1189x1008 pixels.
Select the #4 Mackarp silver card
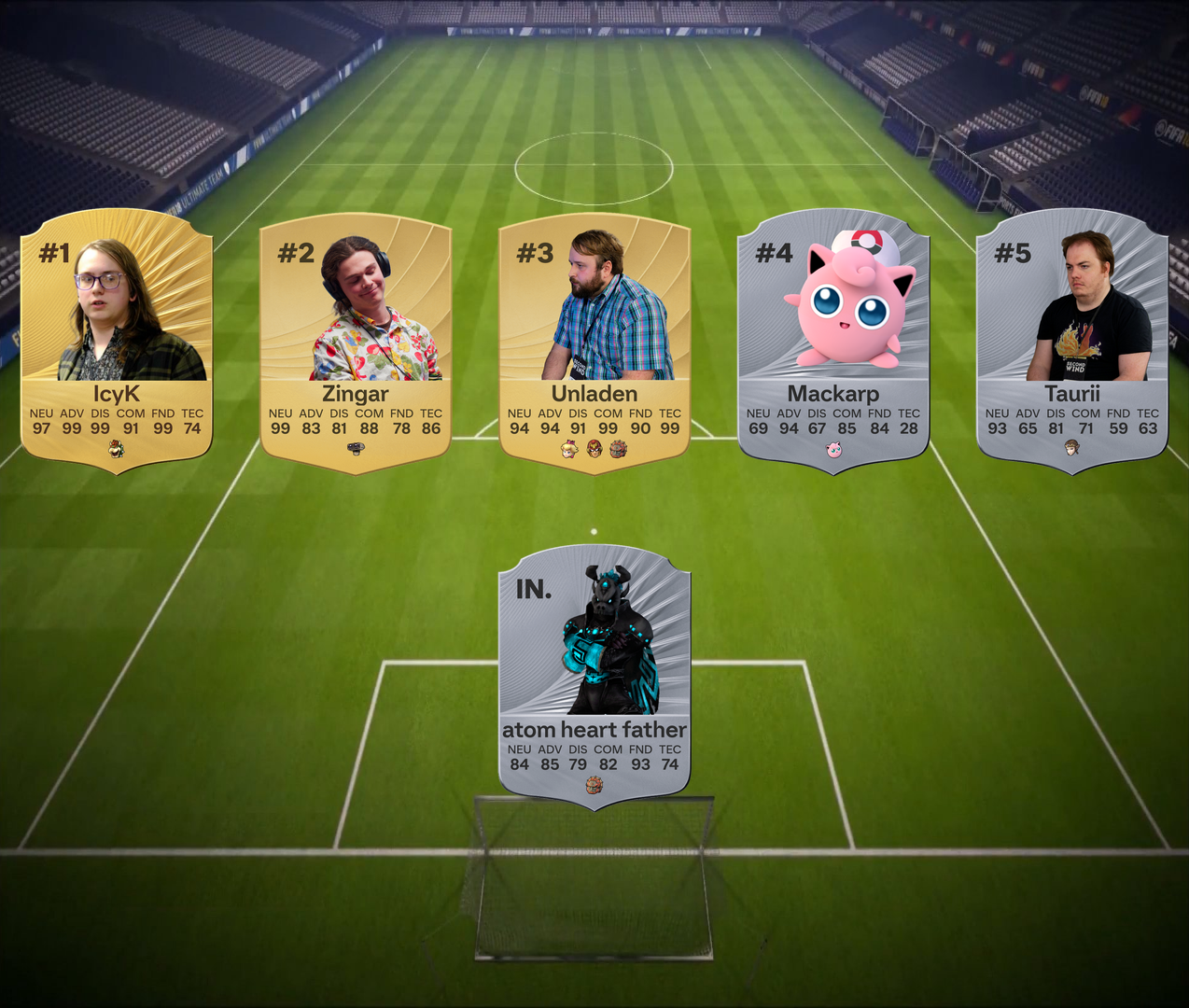pyautogui.click(x=833, y=341)
